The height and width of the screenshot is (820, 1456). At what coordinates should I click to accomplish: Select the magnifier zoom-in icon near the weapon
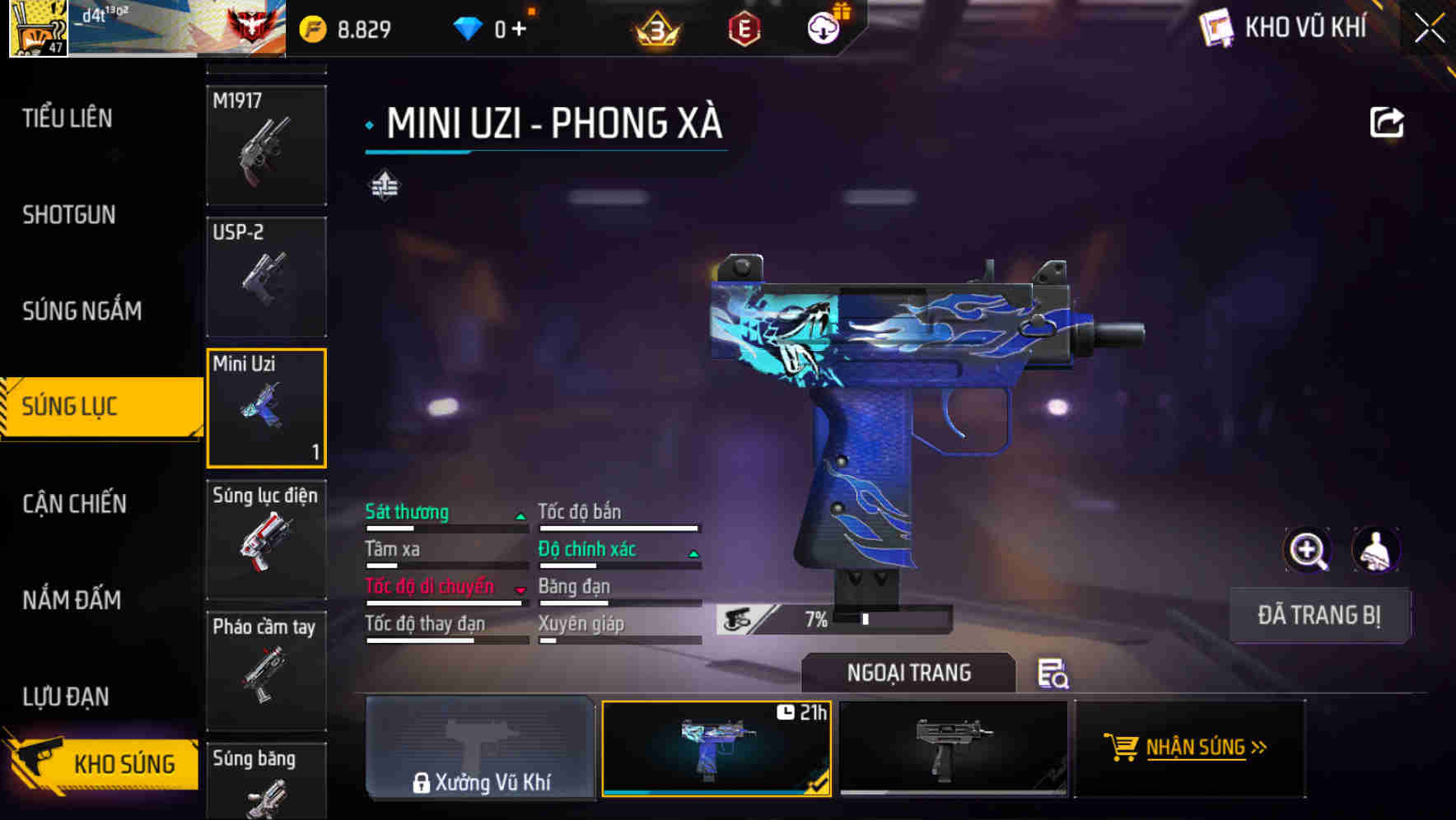coord(1308,550)
